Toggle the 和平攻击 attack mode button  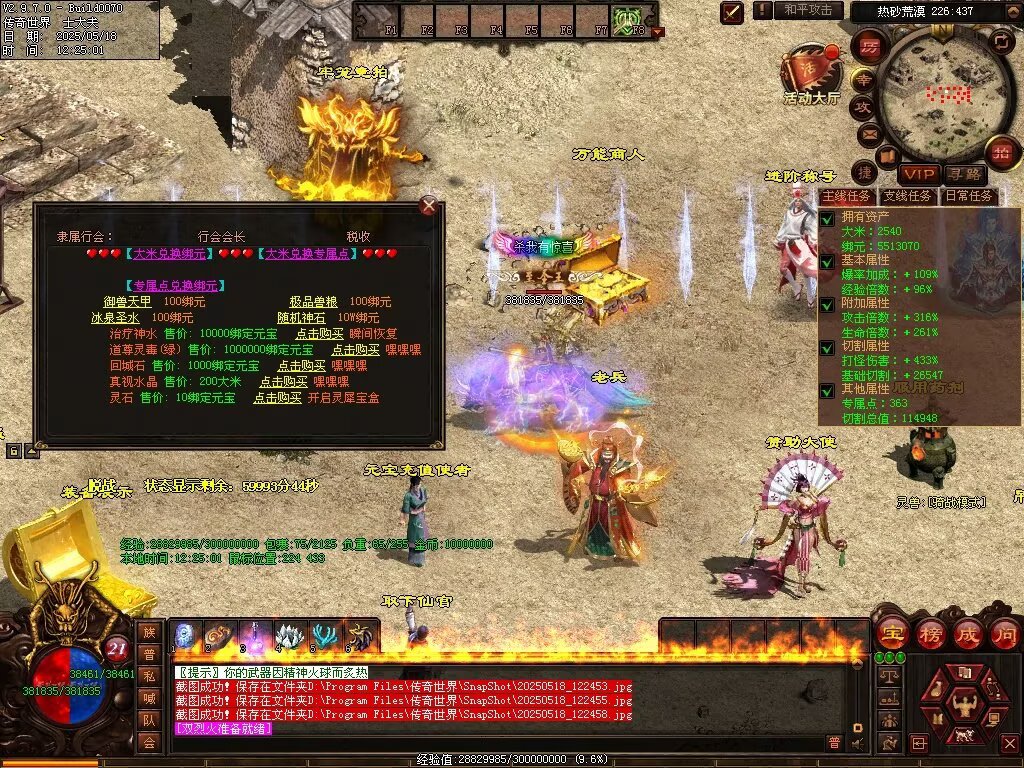(809, 10)
